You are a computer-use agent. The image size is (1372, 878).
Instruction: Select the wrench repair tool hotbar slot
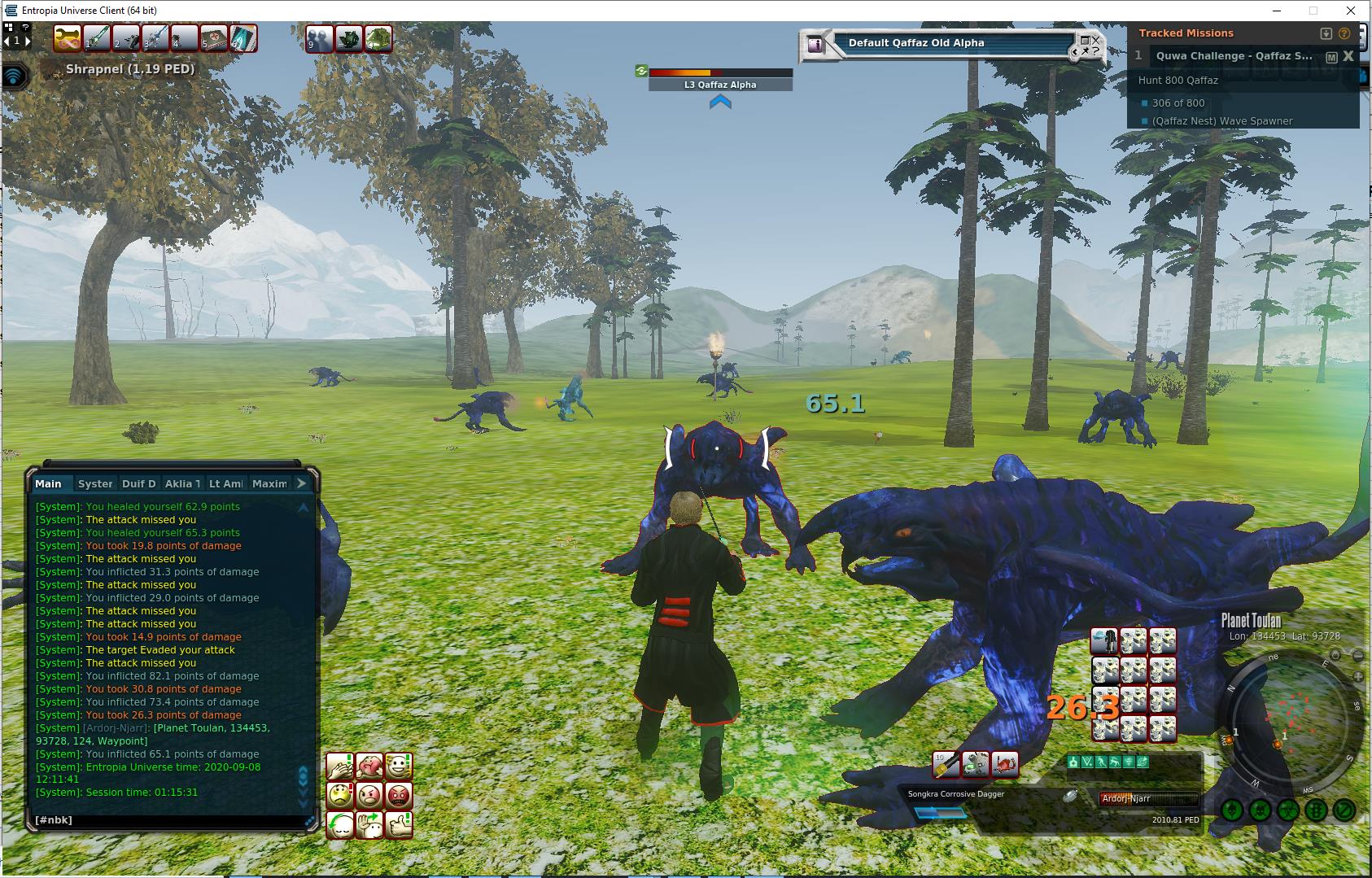tap(68, 39)
